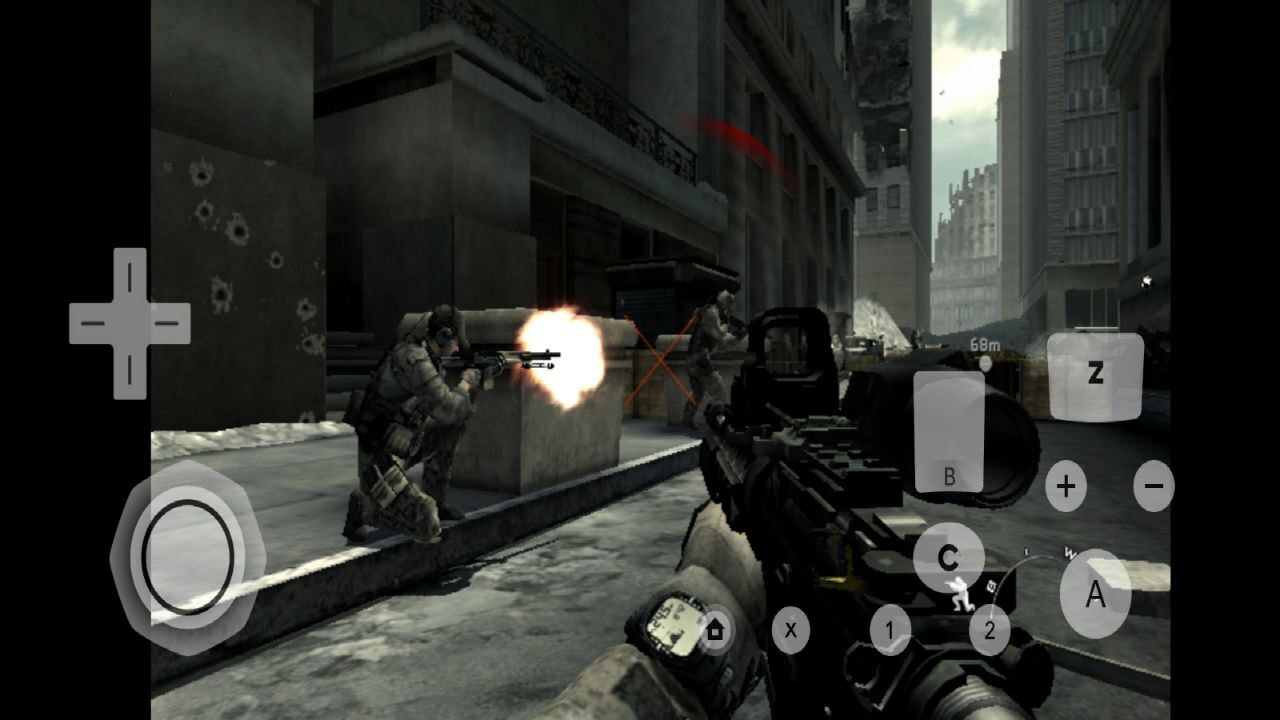The width and height of the screenshot is (1280, 720).
Task: Tap the number 1 button
Action: click(890, 630)
